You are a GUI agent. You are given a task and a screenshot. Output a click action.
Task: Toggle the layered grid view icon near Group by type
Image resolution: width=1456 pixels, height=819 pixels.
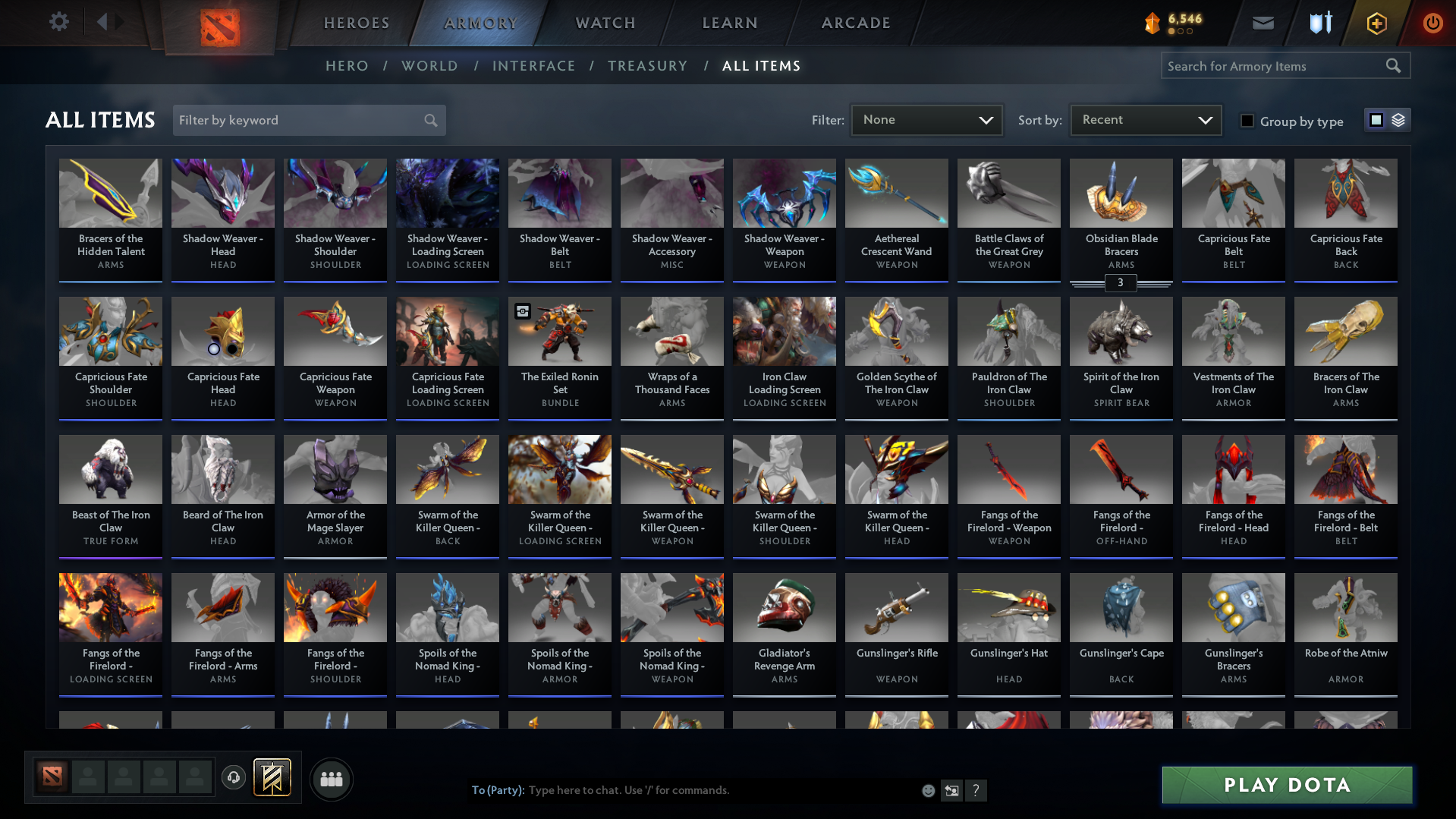pyautogui.click(x=1398, y=120)
